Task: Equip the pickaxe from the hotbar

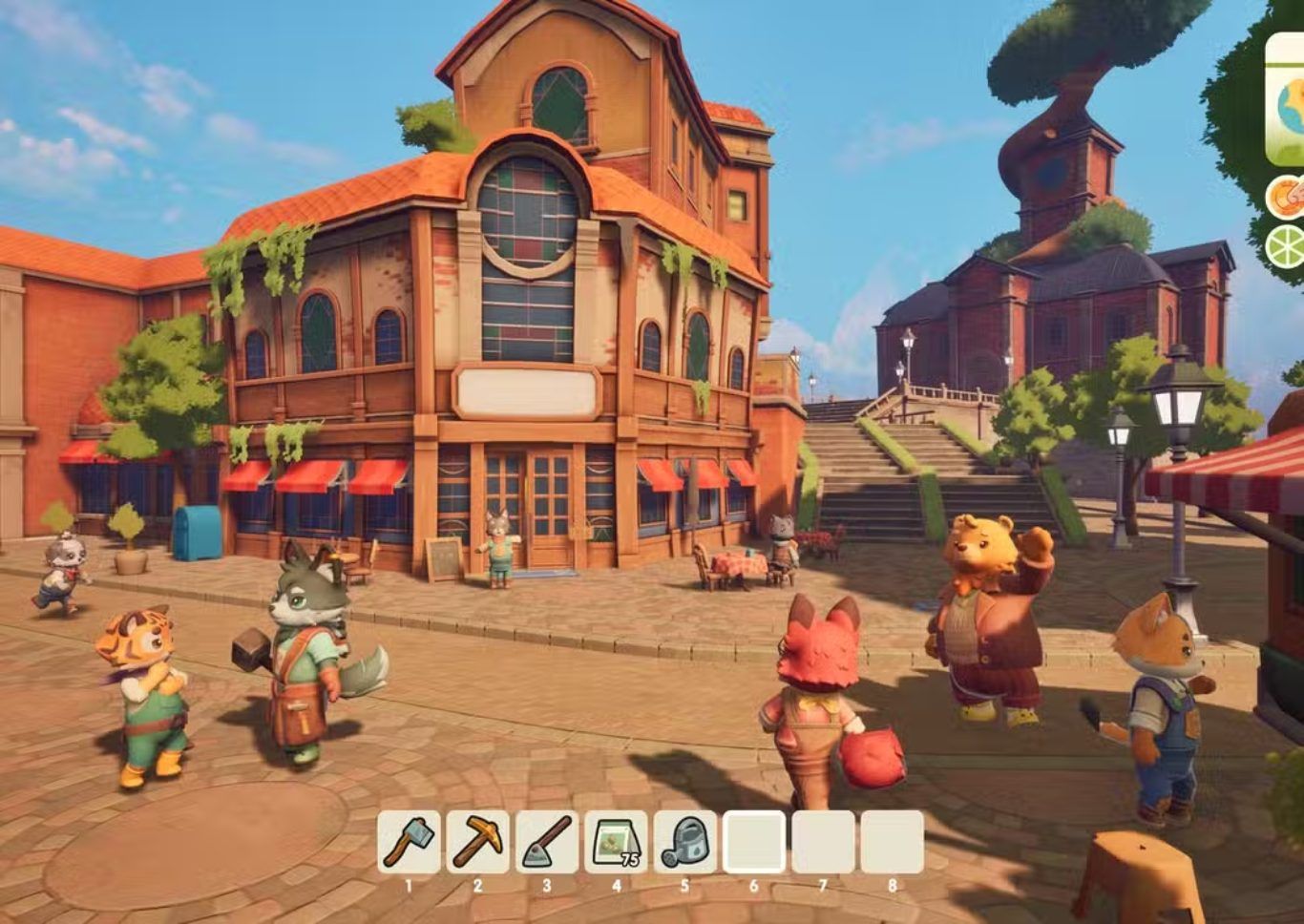Action: (x=477, y=841)
